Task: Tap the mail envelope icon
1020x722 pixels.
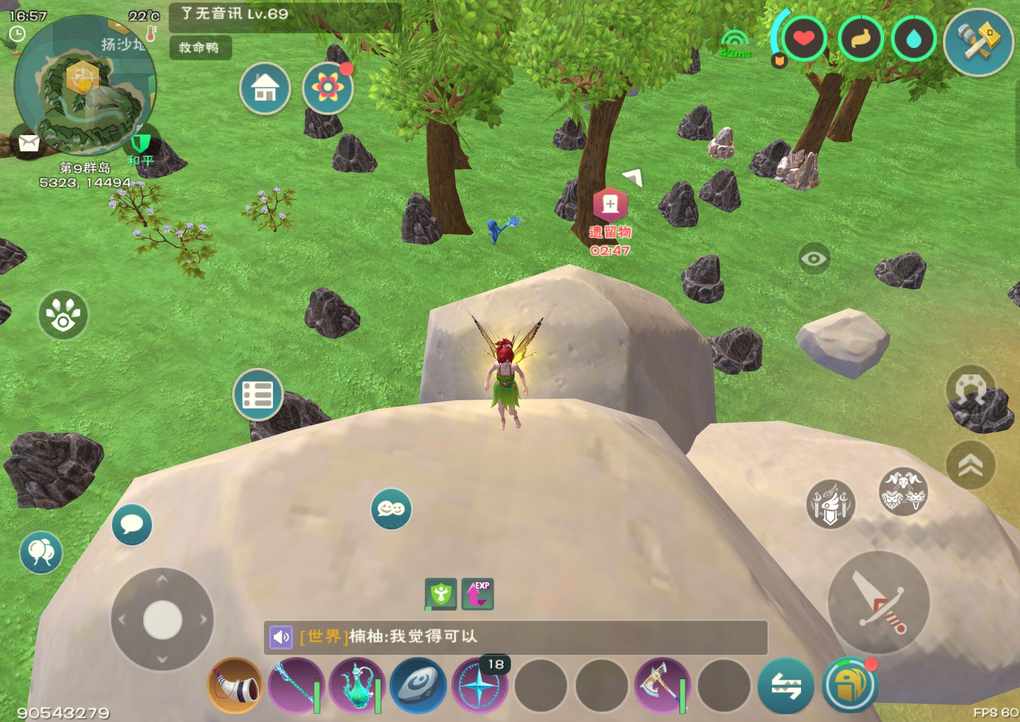Action: (28, 143)
